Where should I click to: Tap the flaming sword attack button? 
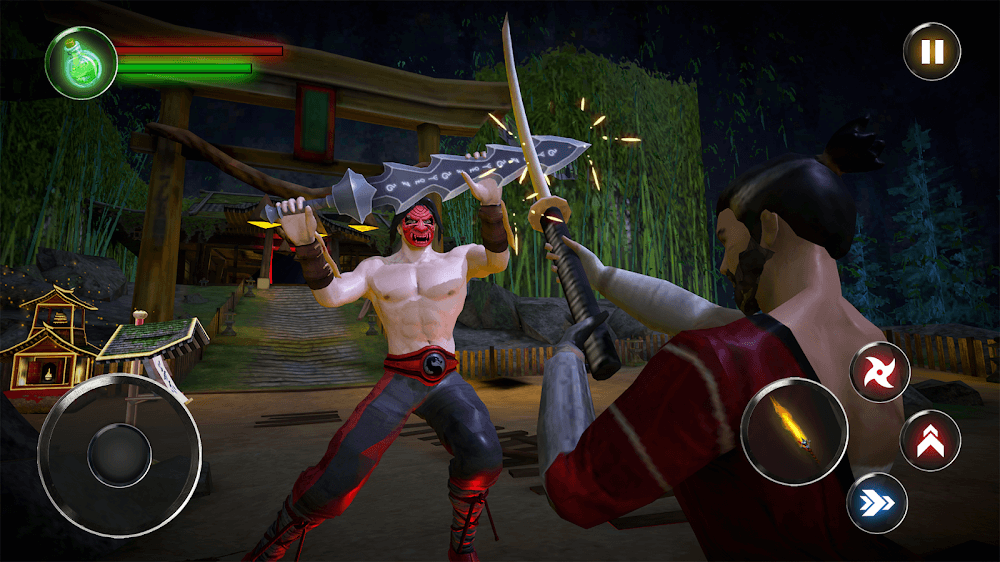(794, 431)
